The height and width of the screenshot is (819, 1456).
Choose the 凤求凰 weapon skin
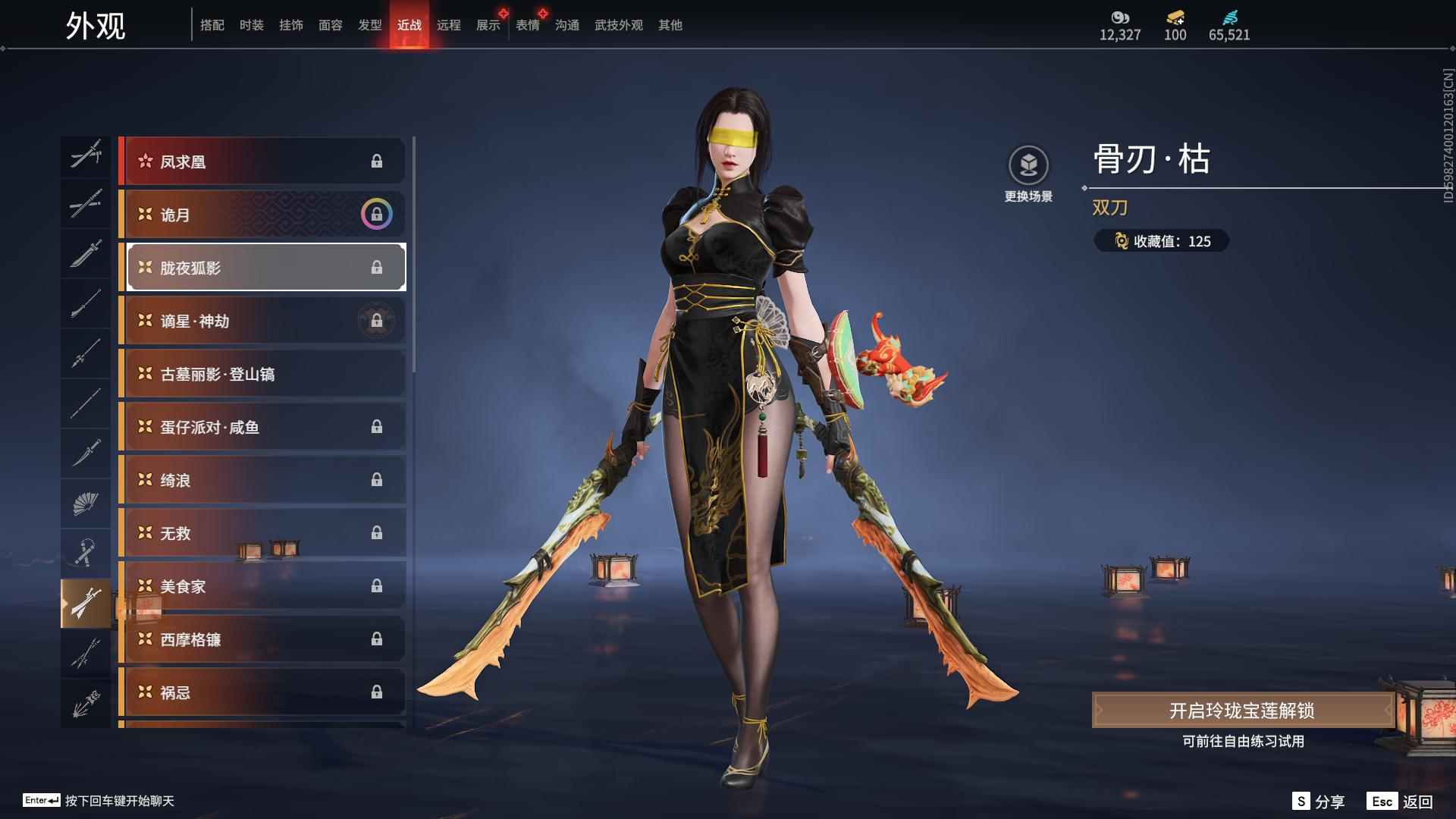point(262,162)
